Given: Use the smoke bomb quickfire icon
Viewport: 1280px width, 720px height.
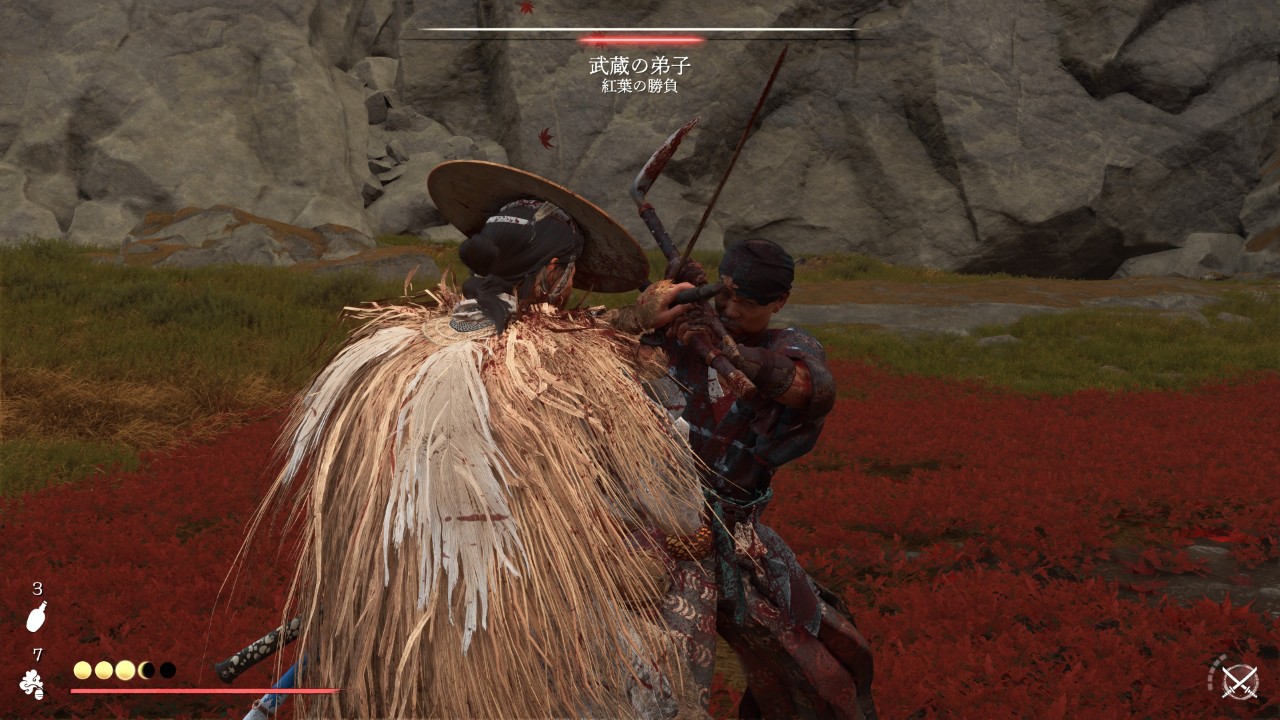Looking at the screenshot, I should [x=32, y=684].
